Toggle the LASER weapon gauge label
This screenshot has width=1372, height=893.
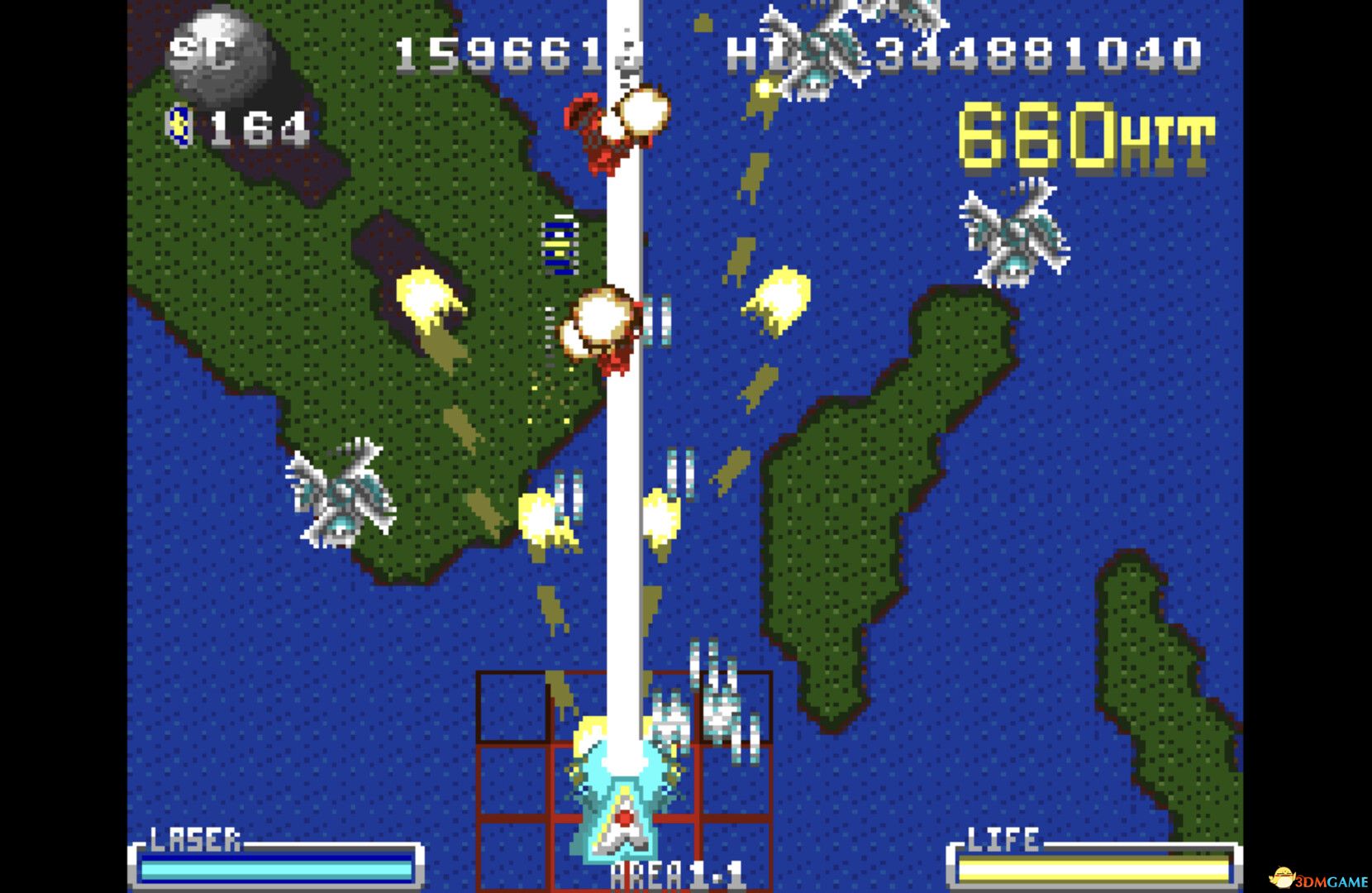coord(194,841)
